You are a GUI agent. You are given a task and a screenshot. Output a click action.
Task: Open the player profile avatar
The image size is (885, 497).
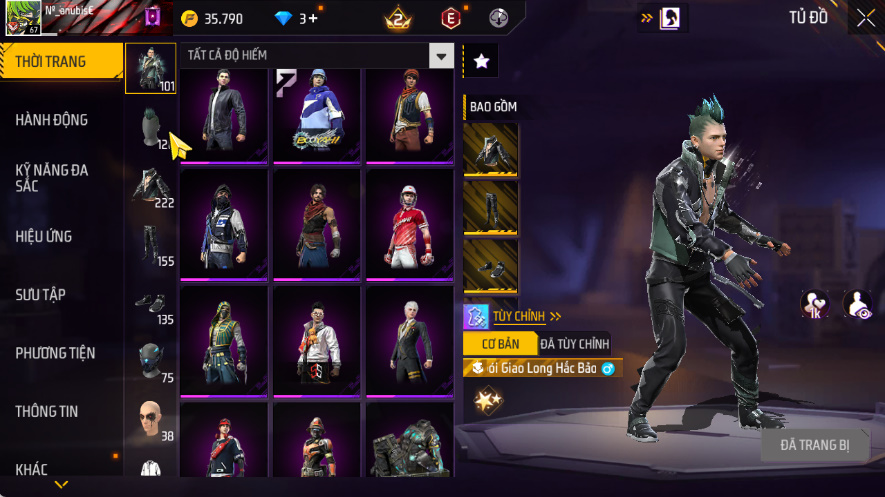(22, 18)
